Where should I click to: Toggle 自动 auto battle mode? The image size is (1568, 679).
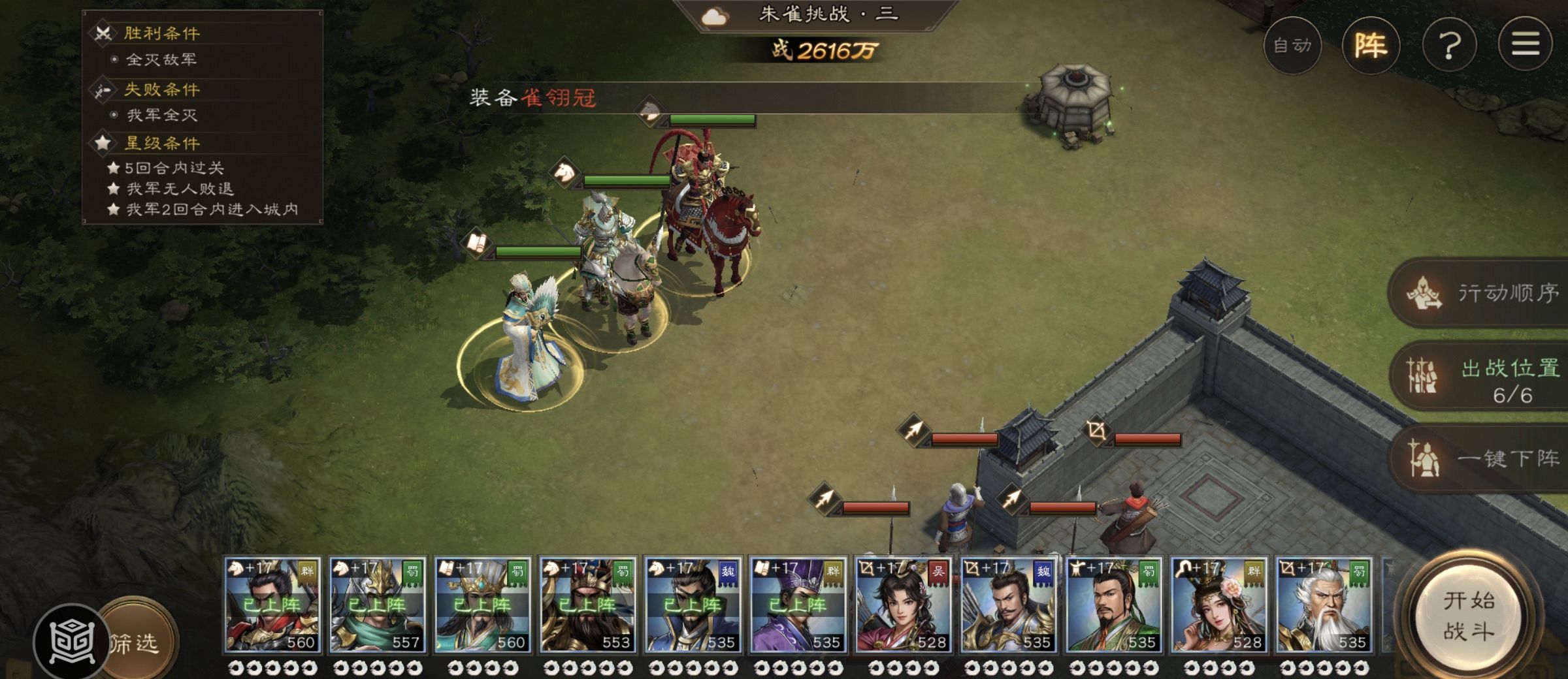tap(1292, 45)
